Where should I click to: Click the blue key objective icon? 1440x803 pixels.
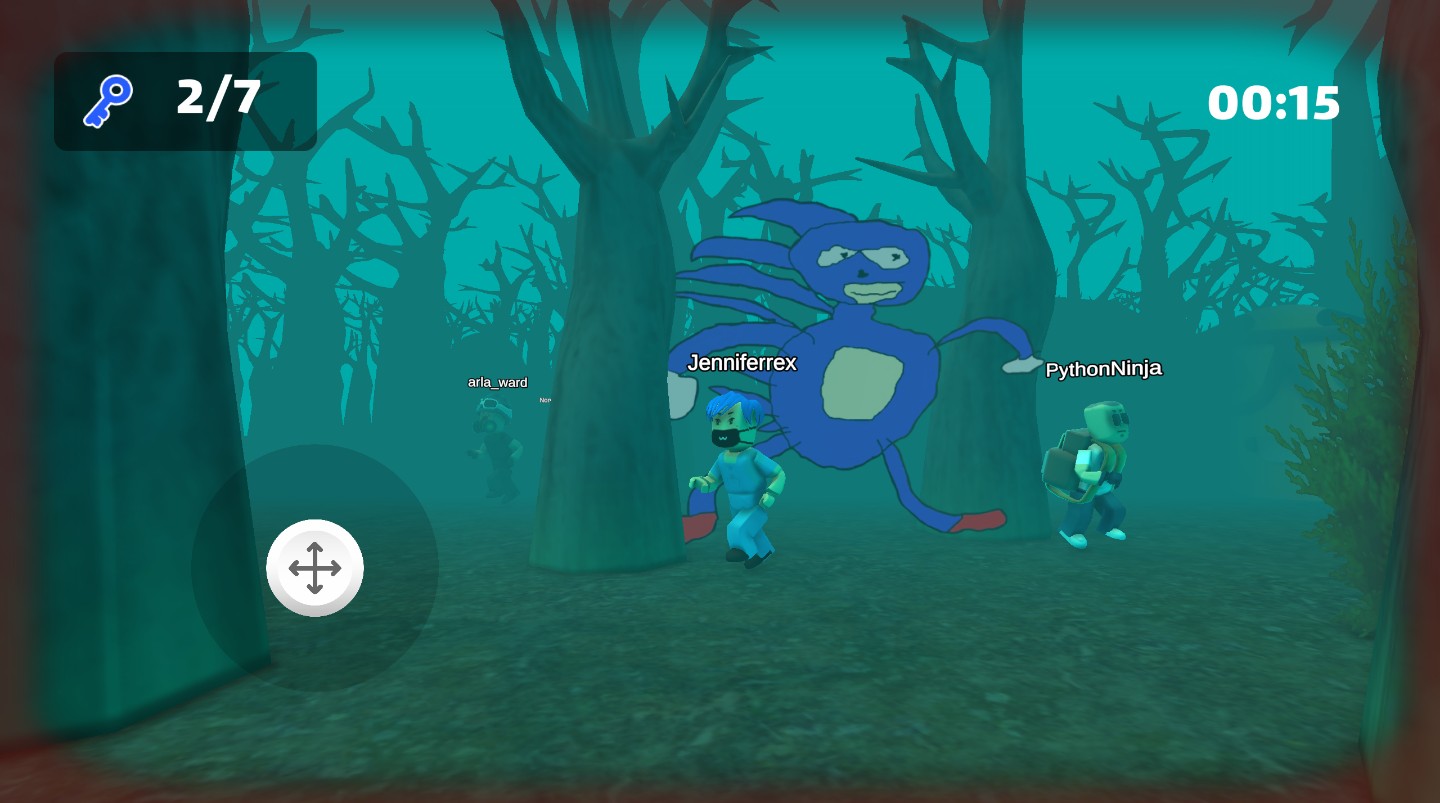coord(108,102)
